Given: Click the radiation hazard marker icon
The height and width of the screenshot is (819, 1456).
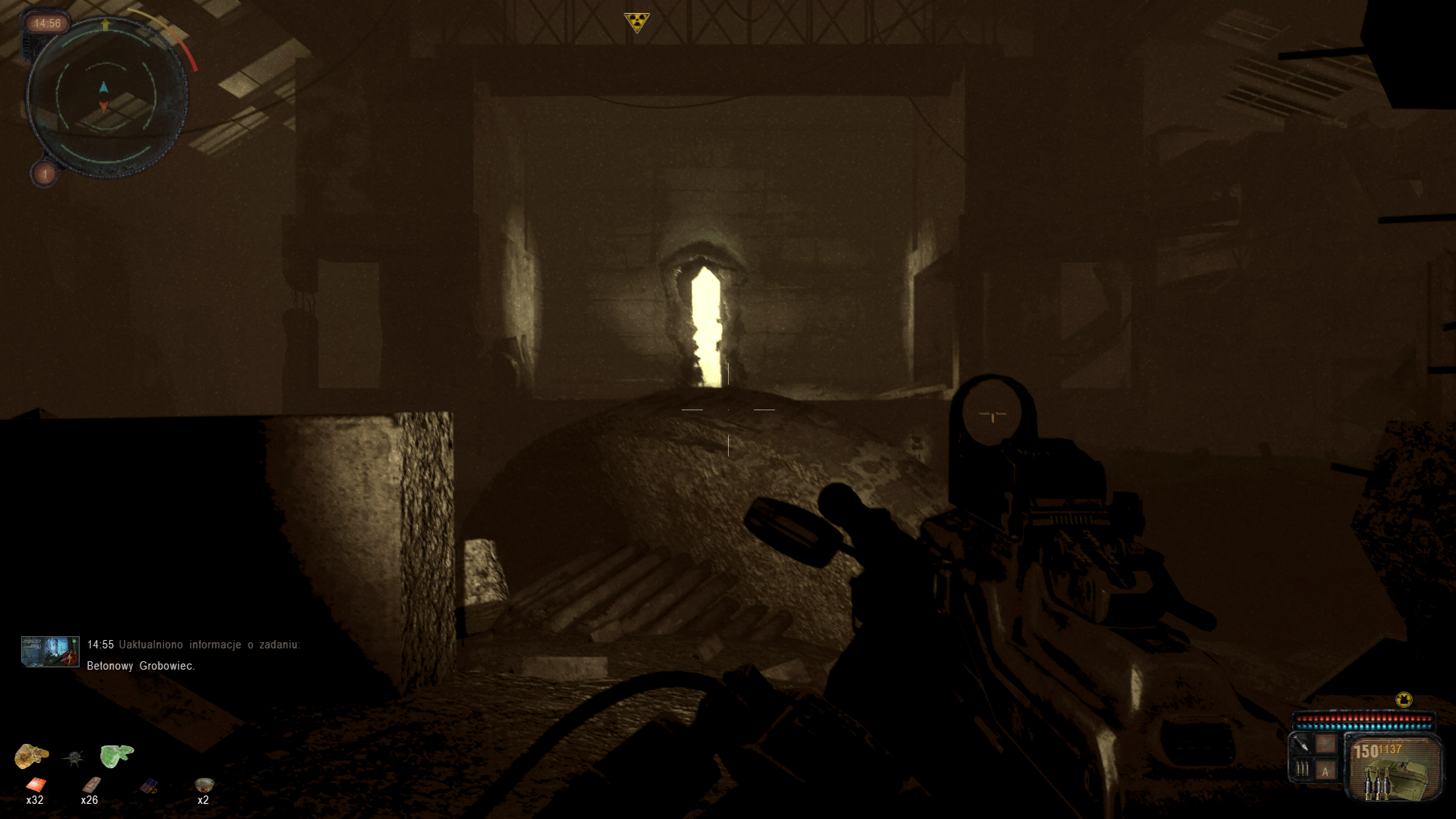Looking at the screenshot, I should click(637, 22).
